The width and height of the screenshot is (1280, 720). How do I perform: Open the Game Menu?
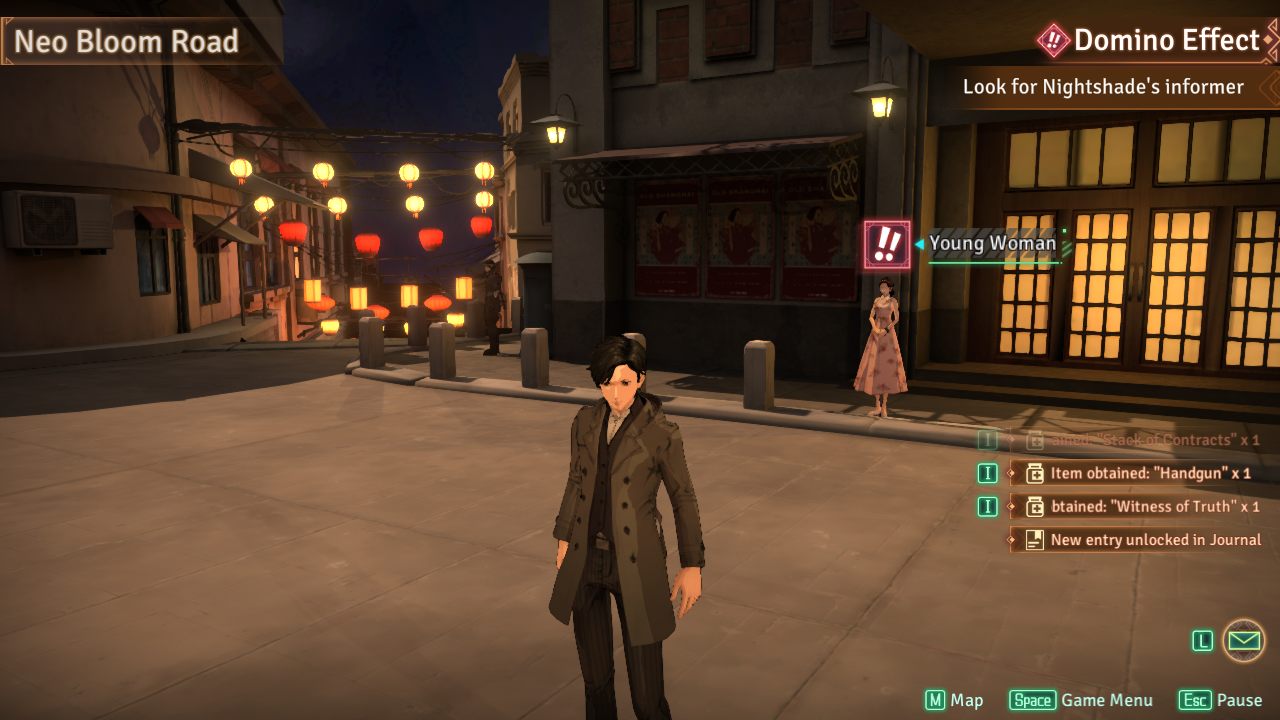point(1081,700)
